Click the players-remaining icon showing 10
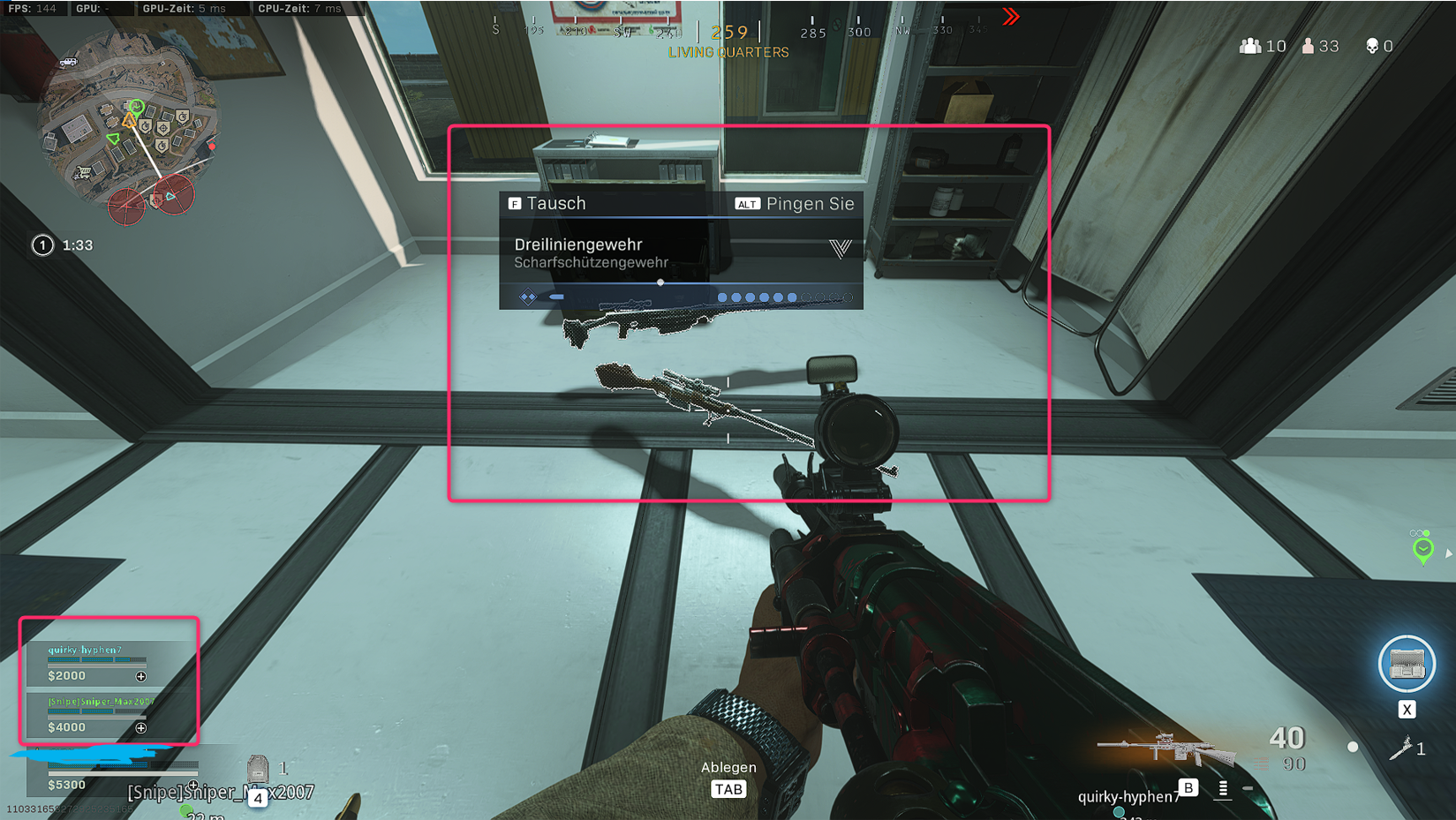Image resolution: width=1456 pixels, height=820 pixels. point(1249,46)
